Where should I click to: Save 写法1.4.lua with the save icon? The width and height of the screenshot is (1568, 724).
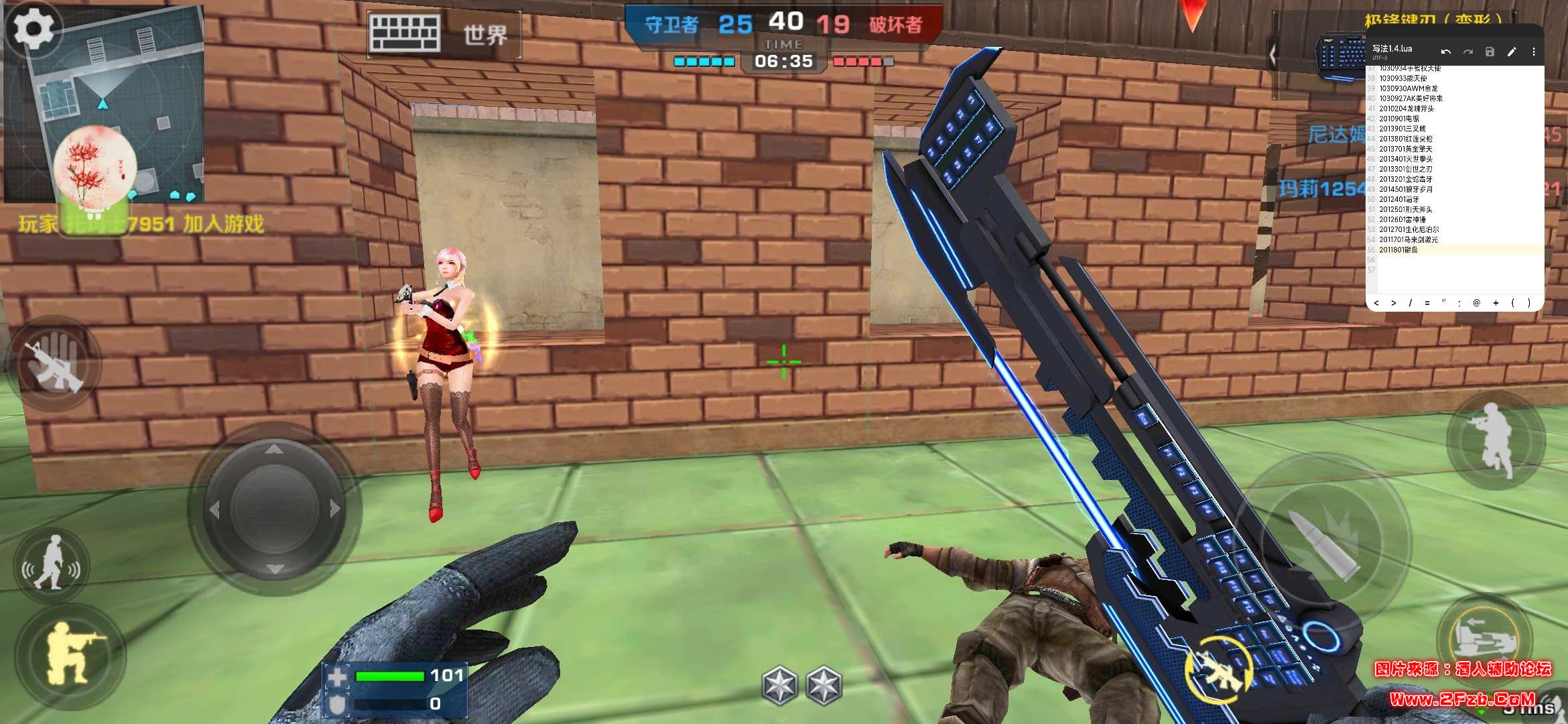pos(1490,52)
